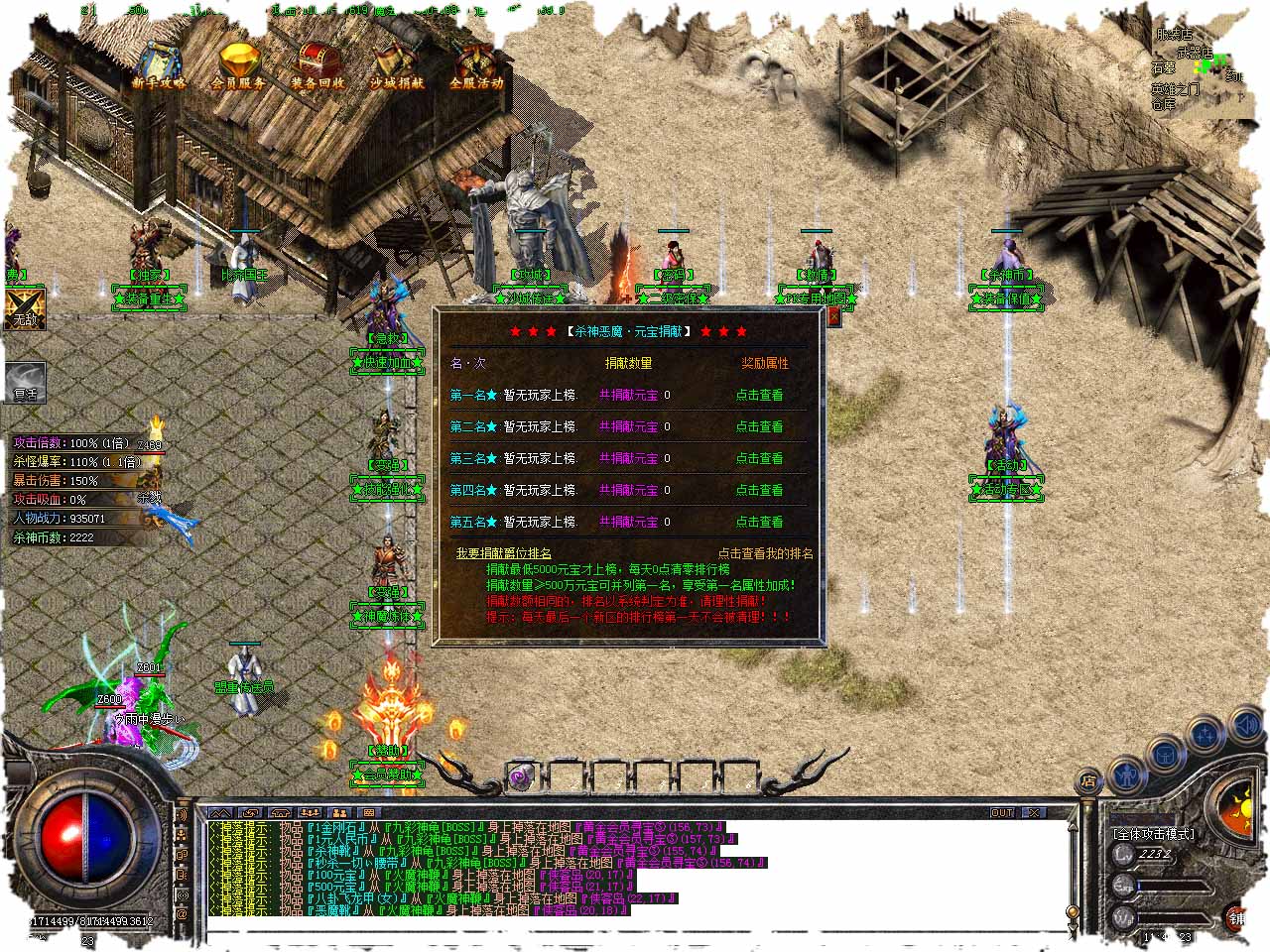Open 会员服务 member services

(x=238, y=65)
